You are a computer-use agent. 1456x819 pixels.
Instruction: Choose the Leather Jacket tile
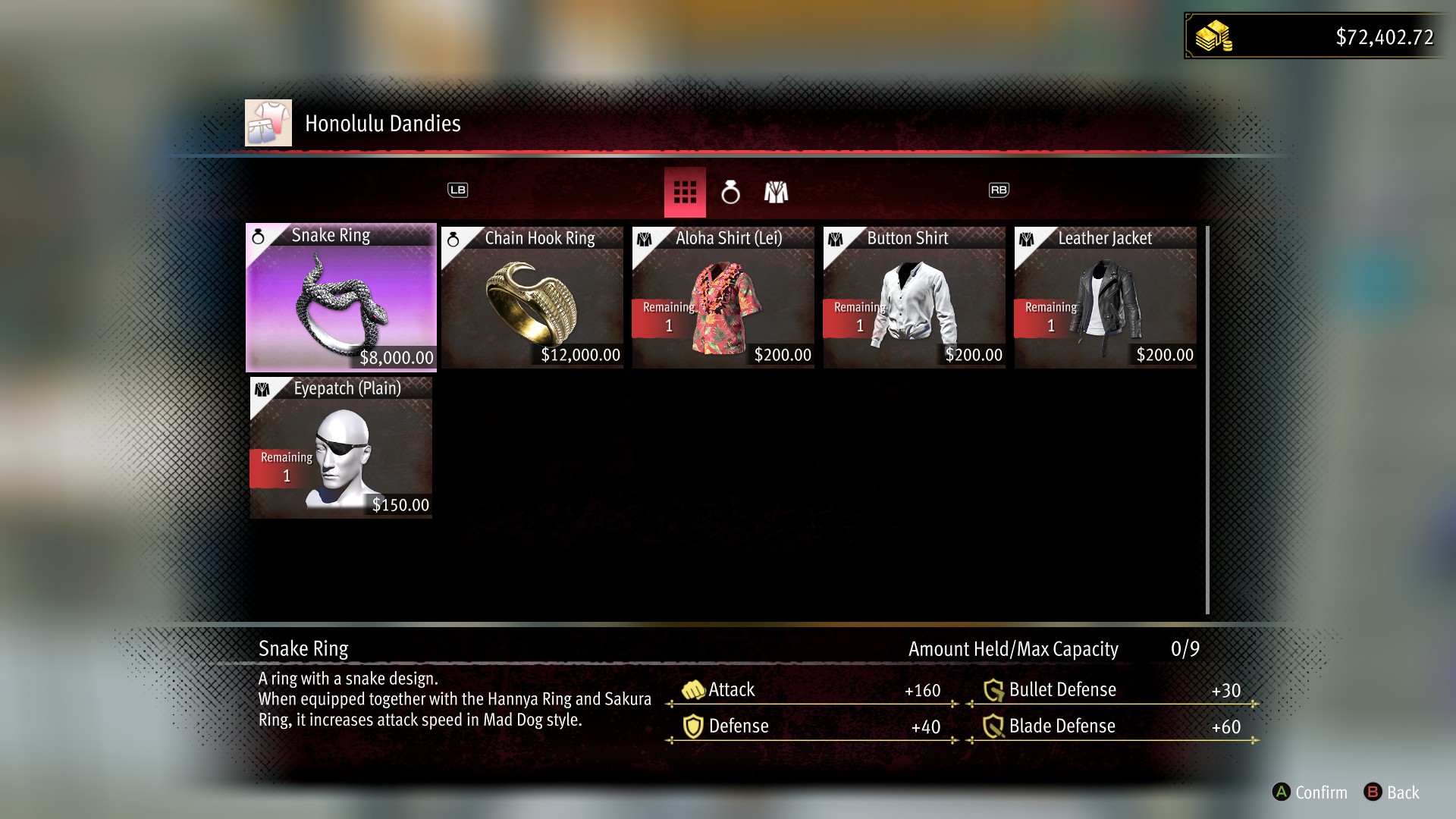[x=1105, y=297]
